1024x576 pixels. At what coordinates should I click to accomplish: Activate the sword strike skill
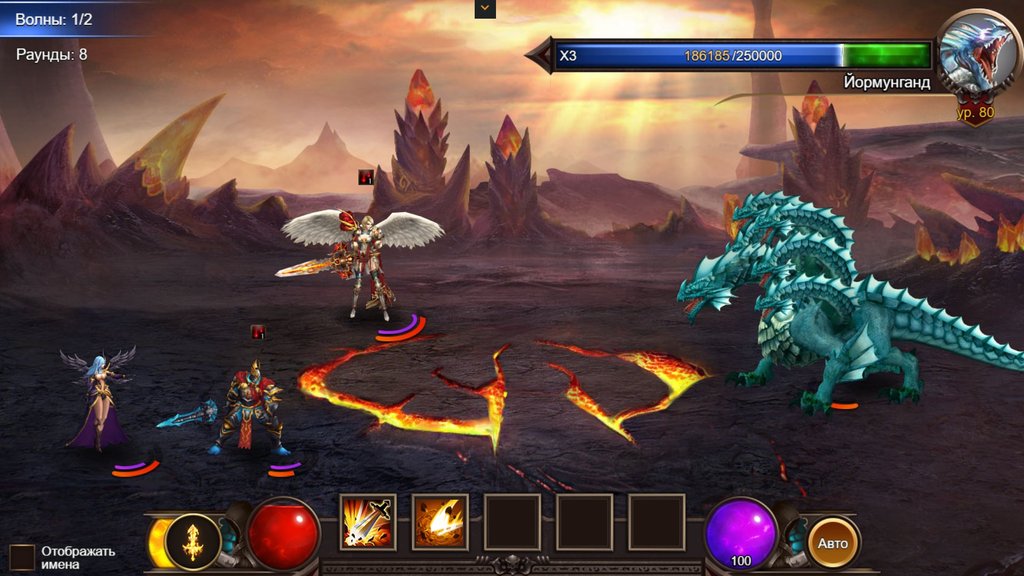(x=368, y=522)
